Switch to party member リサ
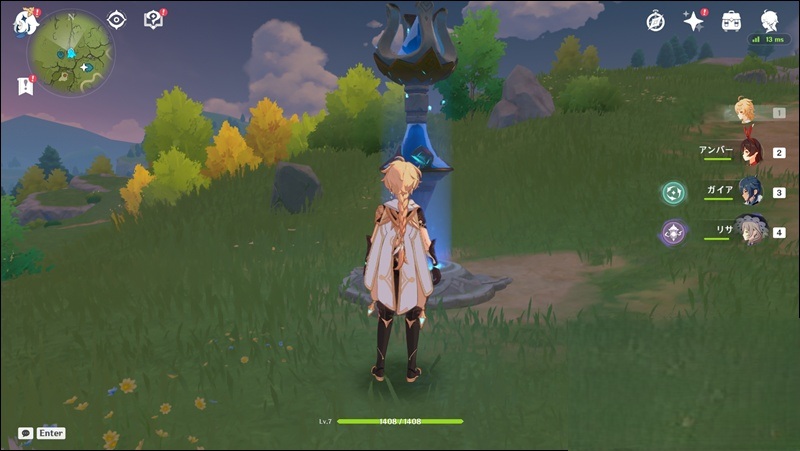Image resolution: width=800 pixels, height=451 pixels. 750,231
